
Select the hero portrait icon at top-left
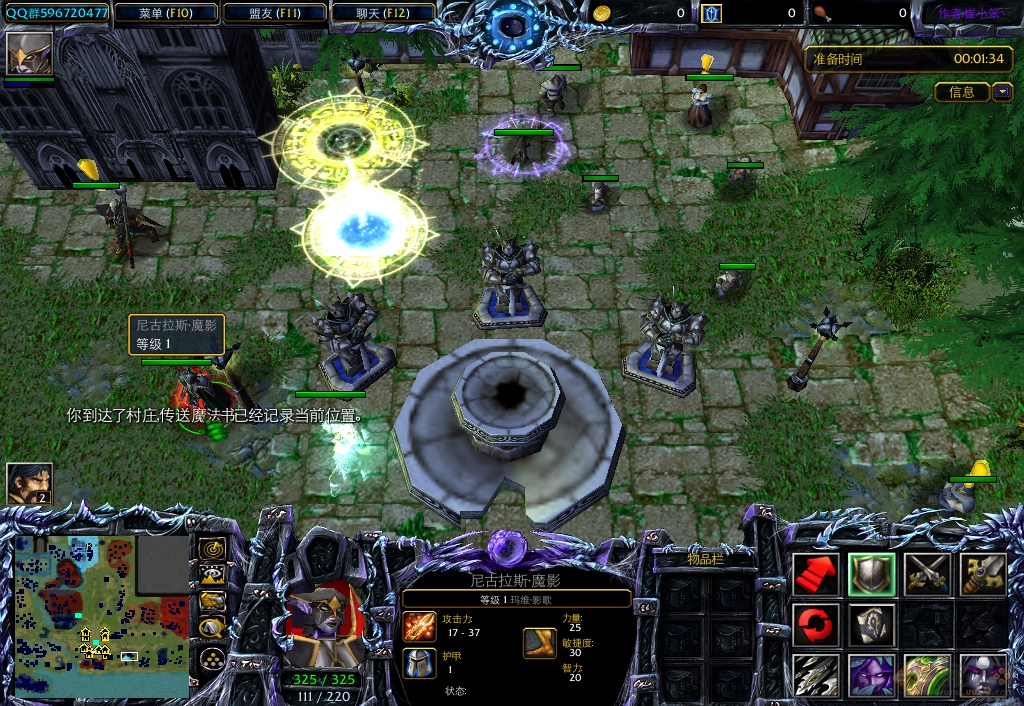coord(29,54)
